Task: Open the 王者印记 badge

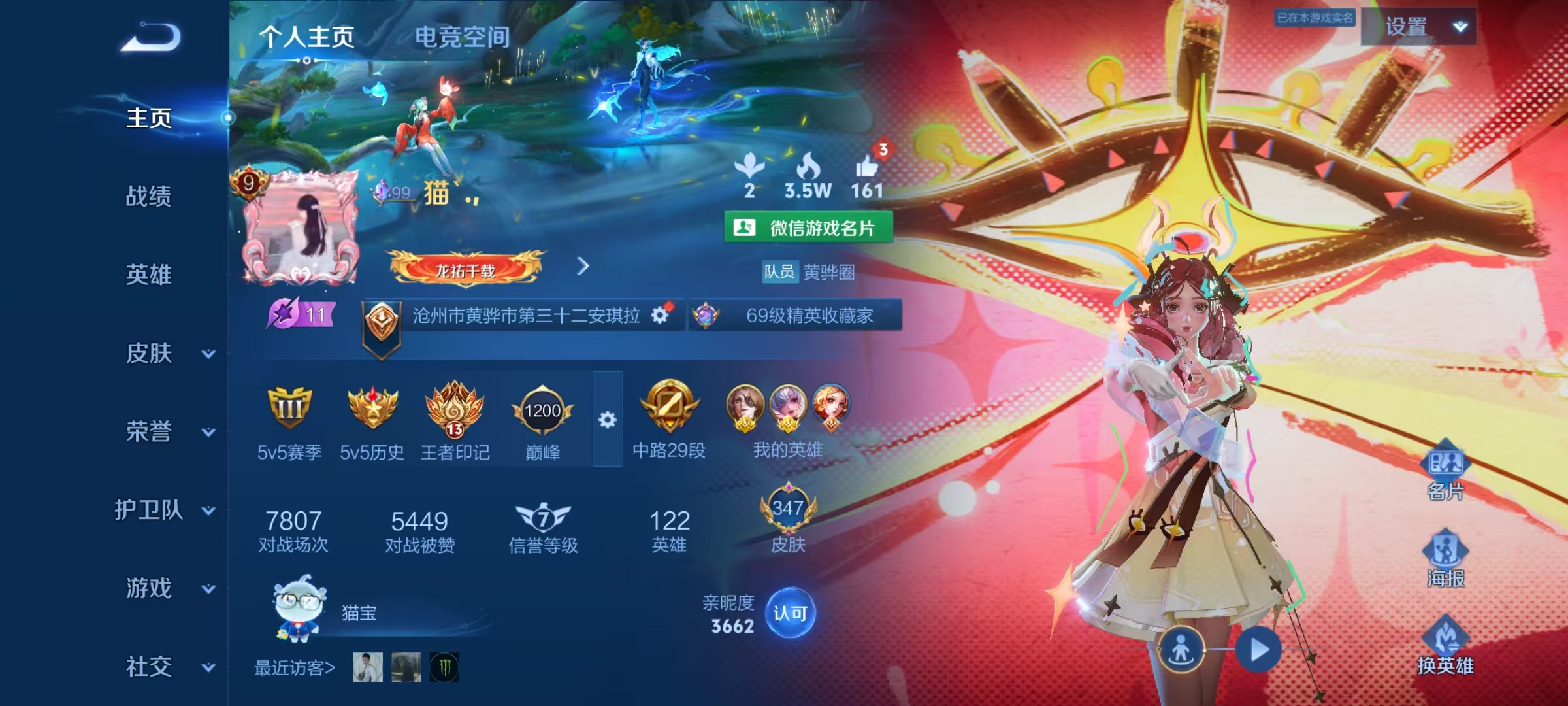Action: (455, 410)
